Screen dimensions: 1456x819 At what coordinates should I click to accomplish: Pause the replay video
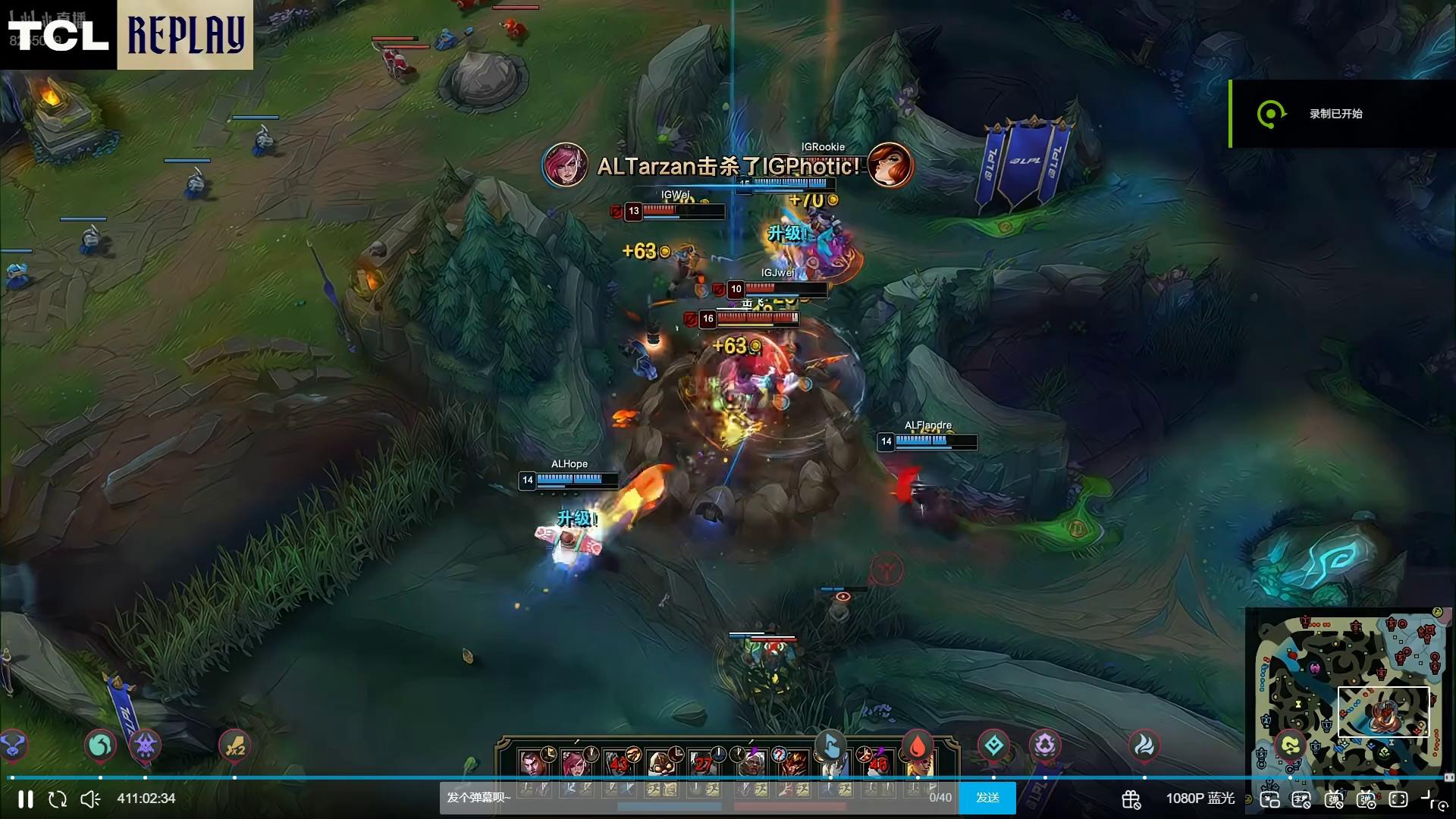tap(25, 799)
